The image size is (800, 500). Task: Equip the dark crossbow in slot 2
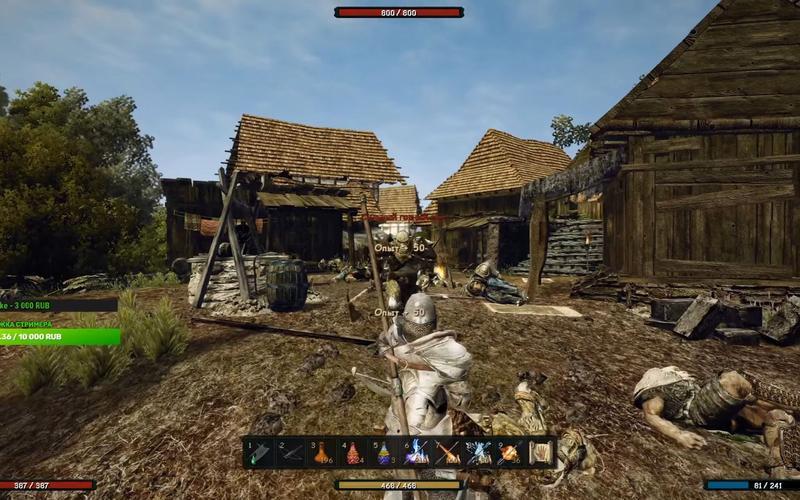[292, 453]
